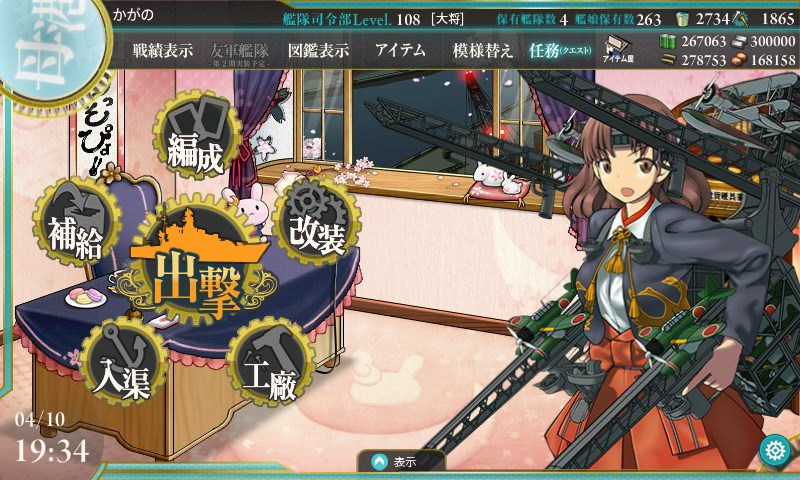800x480 pixels.
Task: Open the アイテム items menu
Action: (x=400, y=50)
